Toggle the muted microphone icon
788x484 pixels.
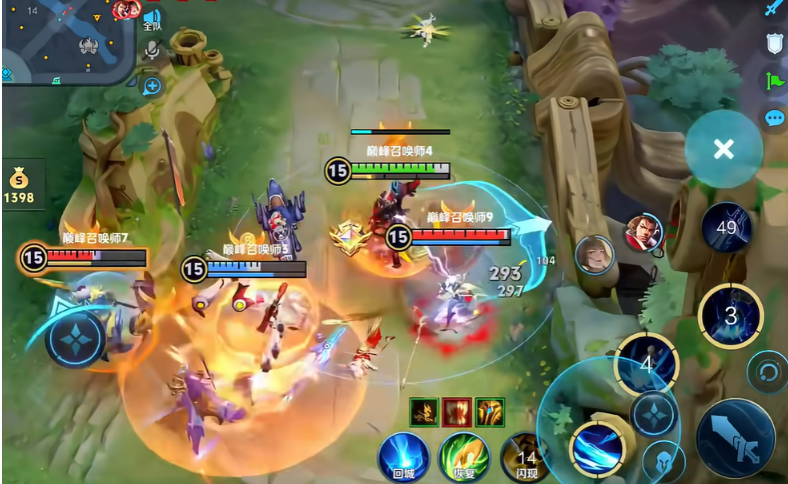[x=152, y=50]
